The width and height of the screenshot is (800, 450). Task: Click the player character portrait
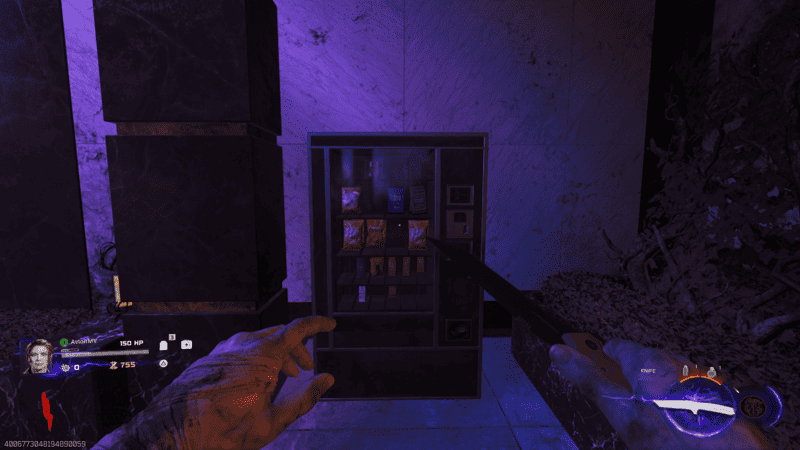pyautogui.click(x=39, y=355)
